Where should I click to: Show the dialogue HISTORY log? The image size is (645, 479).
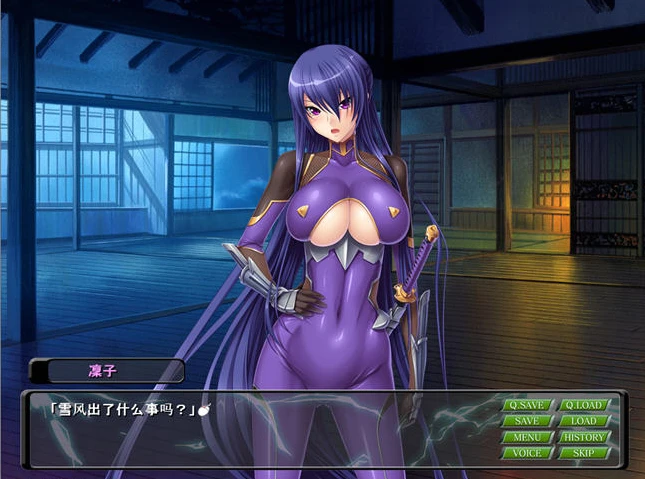(x=584, y=437)
